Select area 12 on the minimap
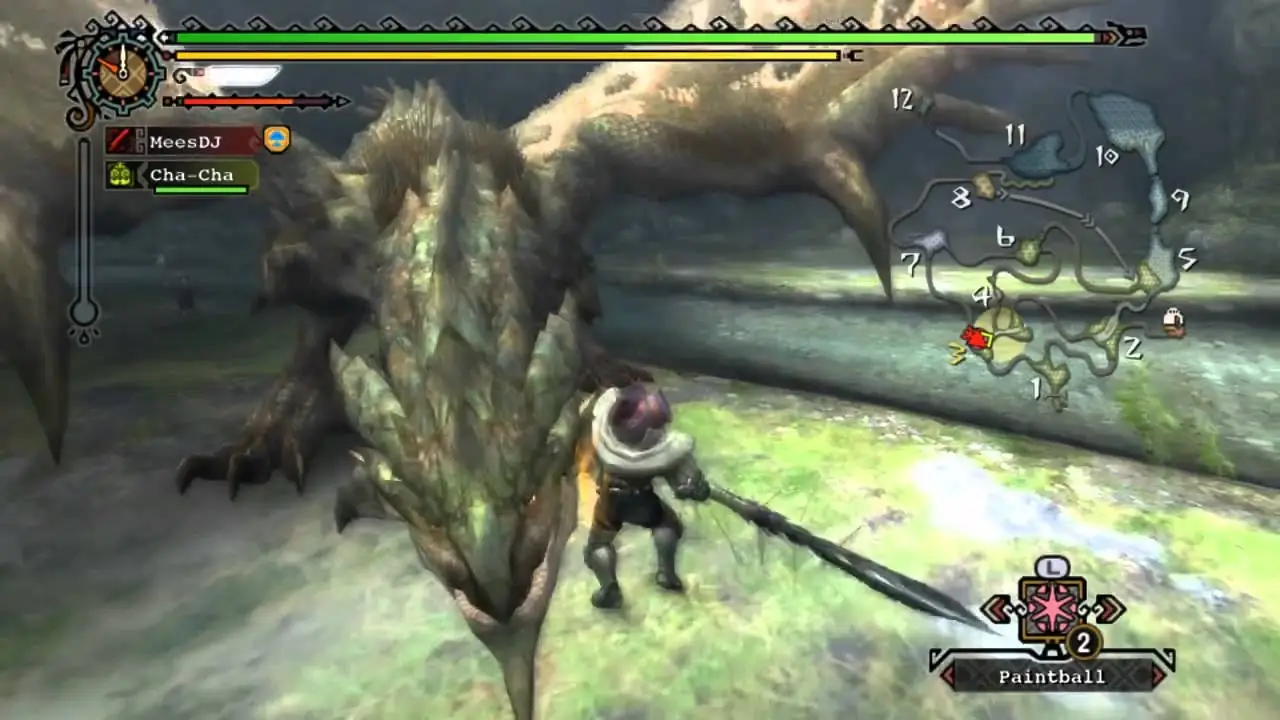1280x720 pixels. 902,99
